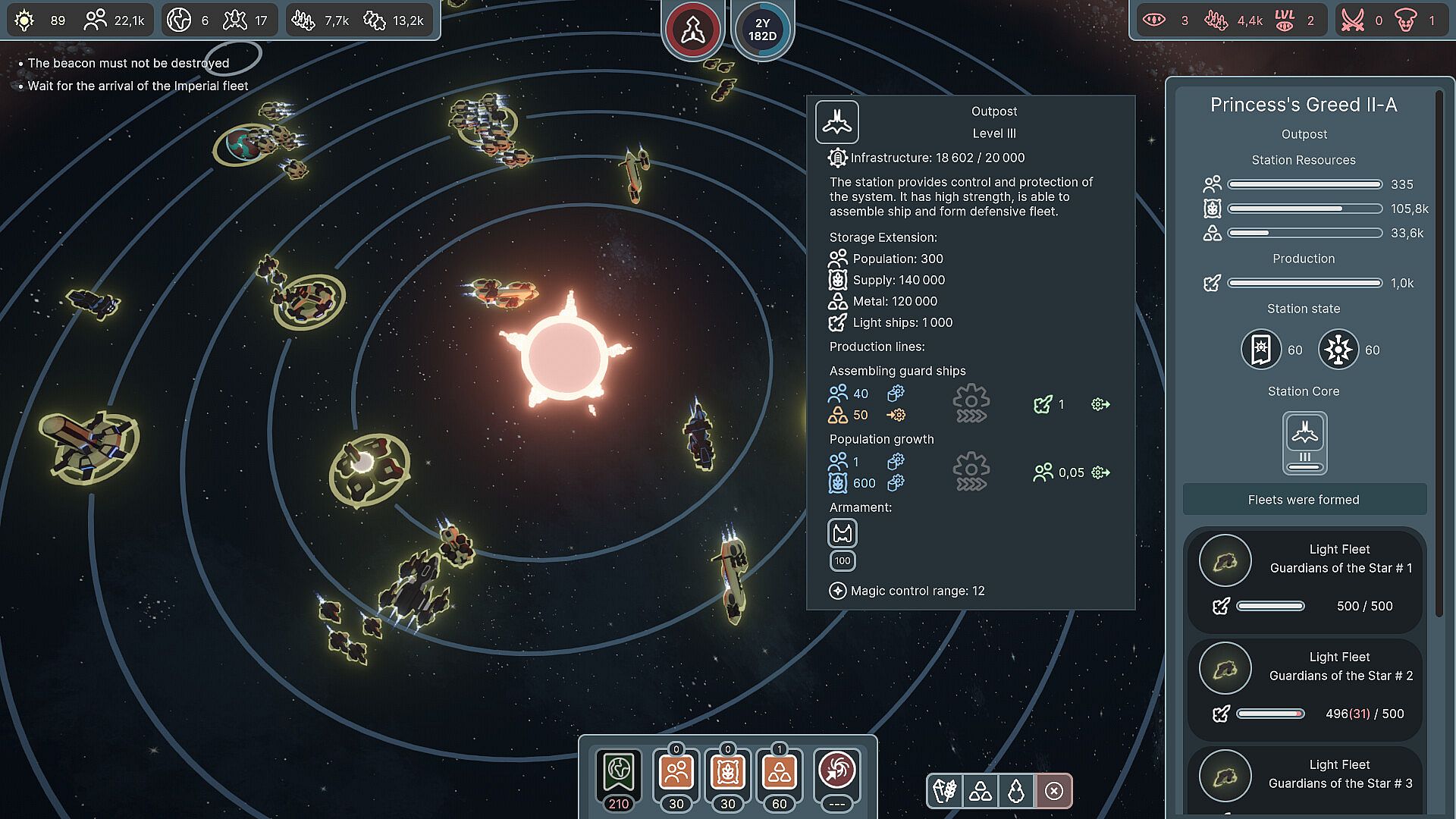
Task: Click the Outpost station icon in tooltip
Action: point(837,121)
